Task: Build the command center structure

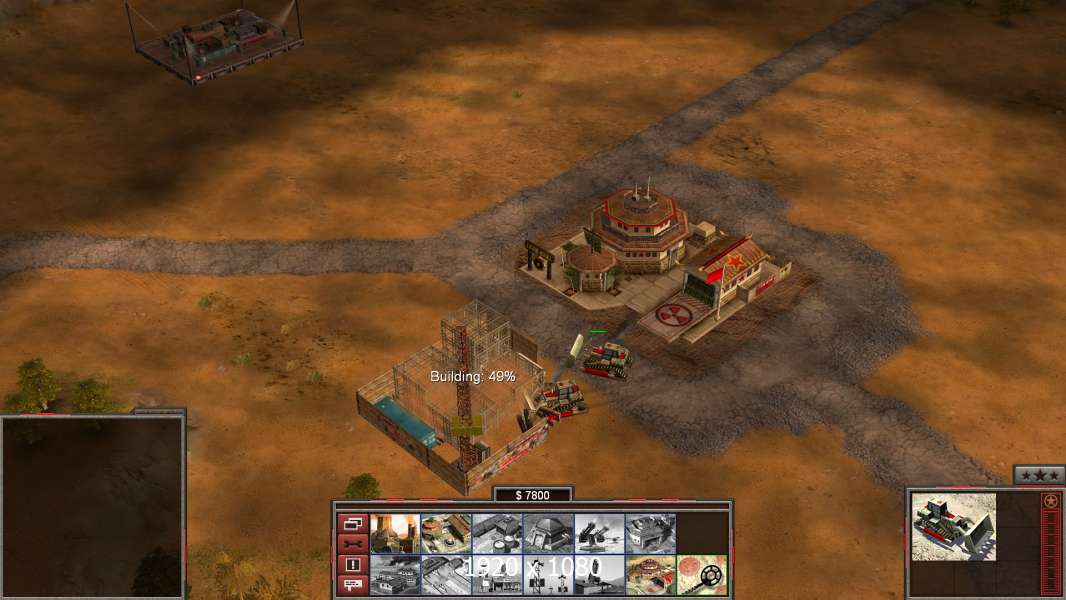Action: [x=651, y=575]
